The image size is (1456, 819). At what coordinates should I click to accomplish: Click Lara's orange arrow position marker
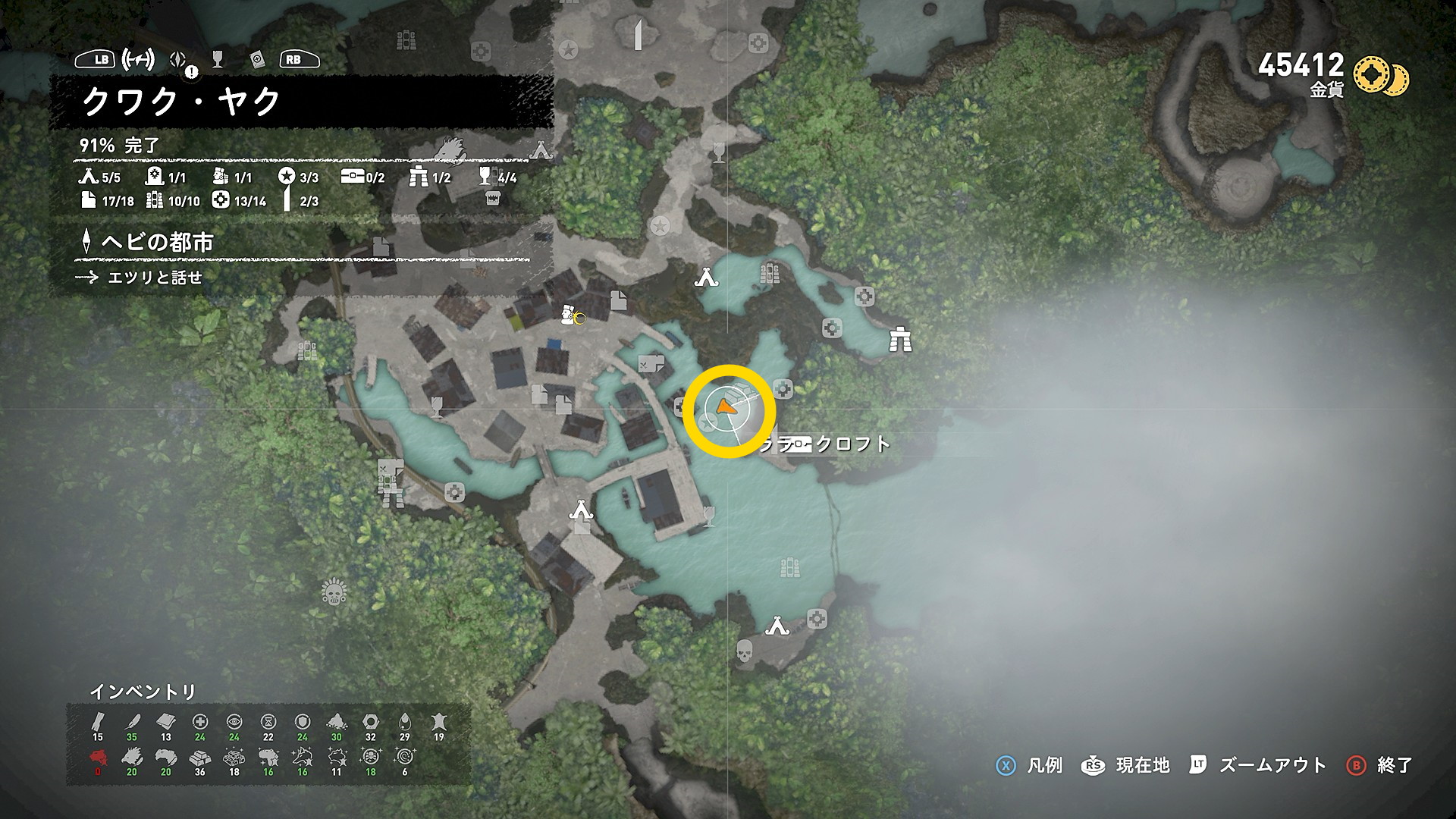point(726,408)
